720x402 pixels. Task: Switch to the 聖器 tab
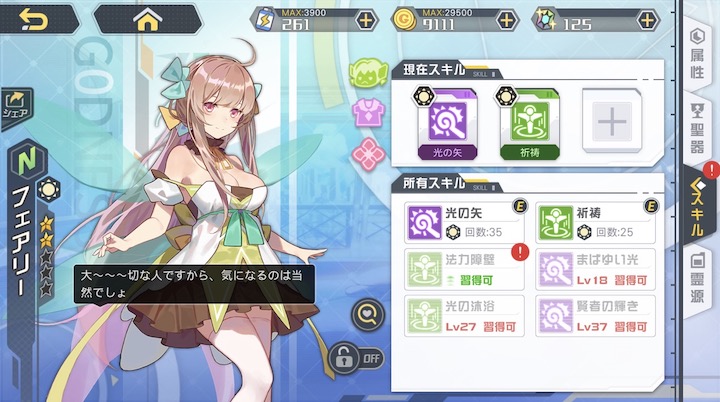pyautogui.click(x=698, y=128)
